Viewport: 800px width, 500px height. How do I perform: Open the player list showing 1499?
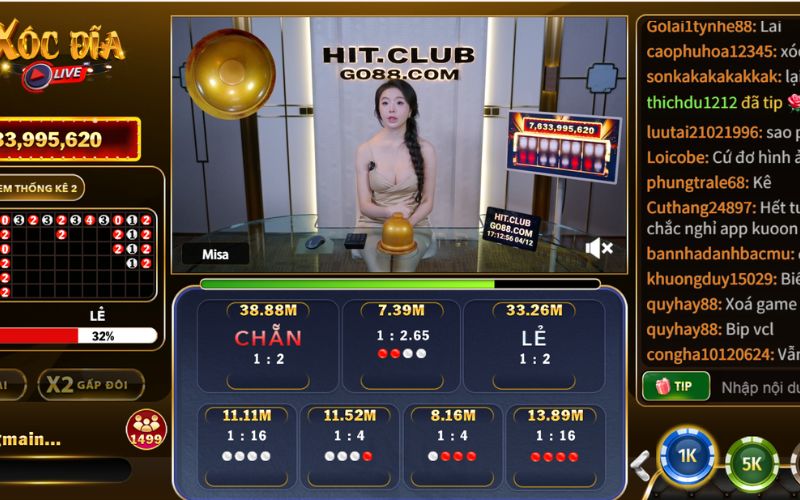coord(146,430)
